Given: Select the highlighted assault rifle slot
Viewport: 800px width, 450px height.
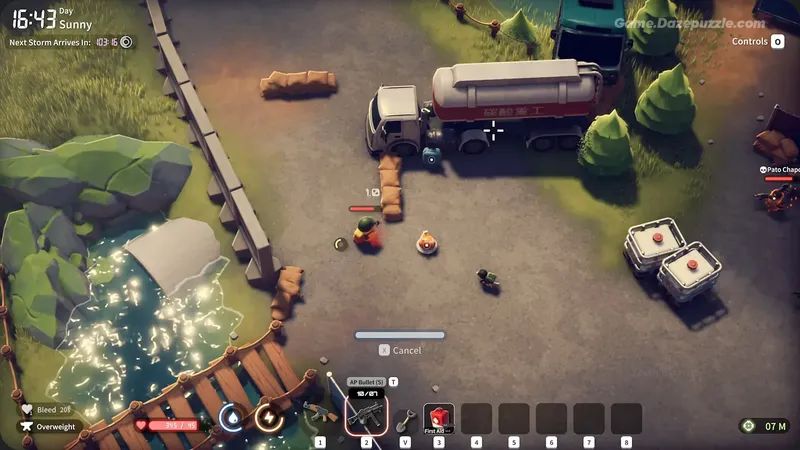Looking at the screenshot, I should pos(366,414).
